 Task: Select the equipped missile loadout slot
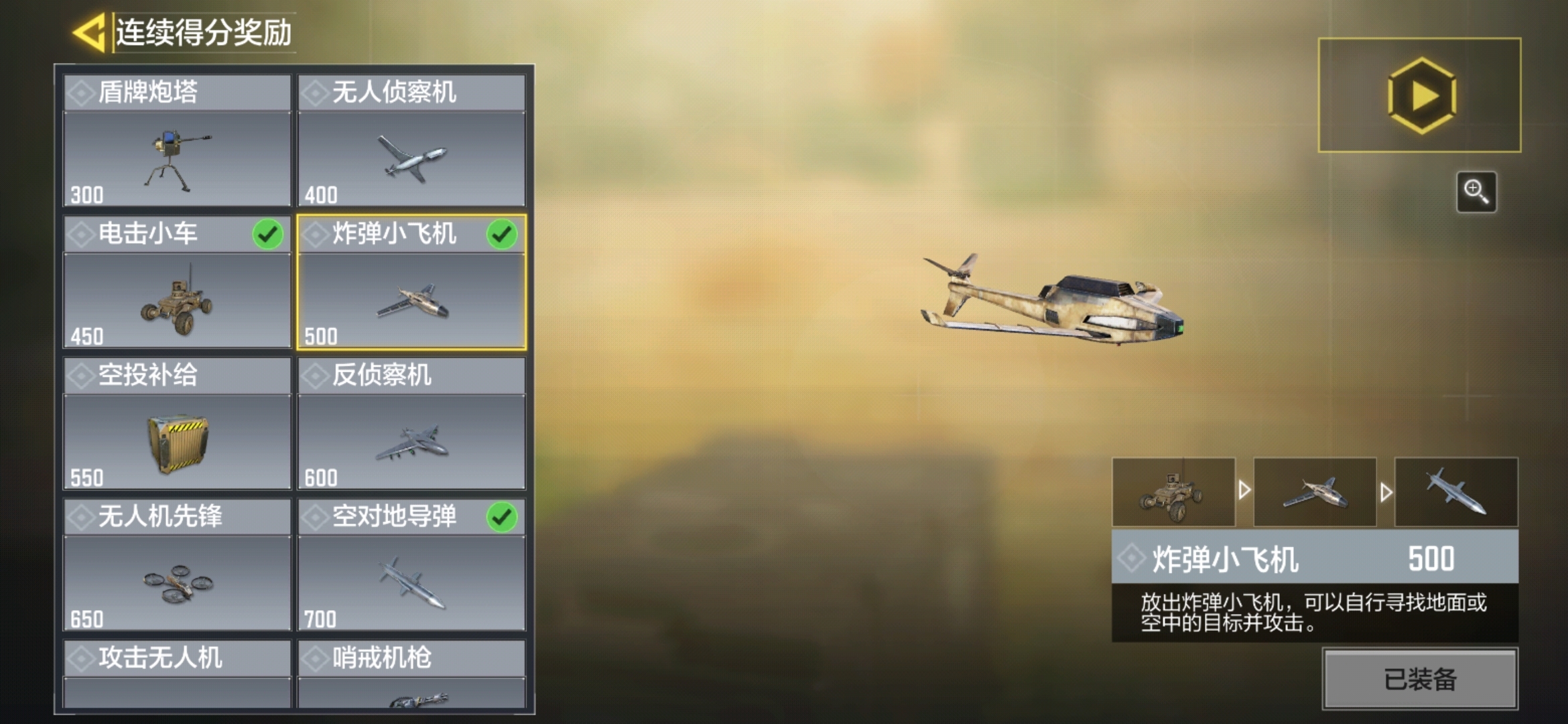coord(1456,492)
